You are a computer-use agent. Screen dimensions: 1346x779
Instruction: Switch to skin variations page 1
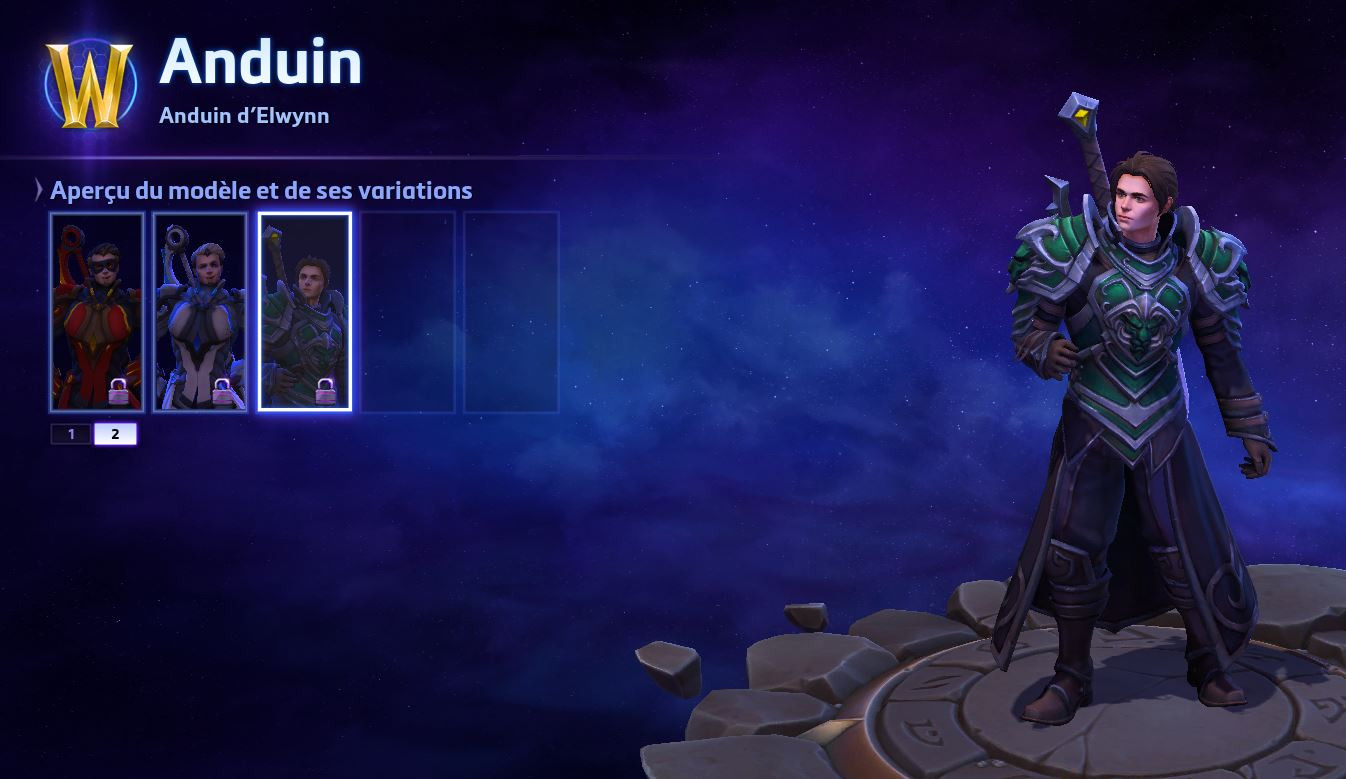click(70, 434)
